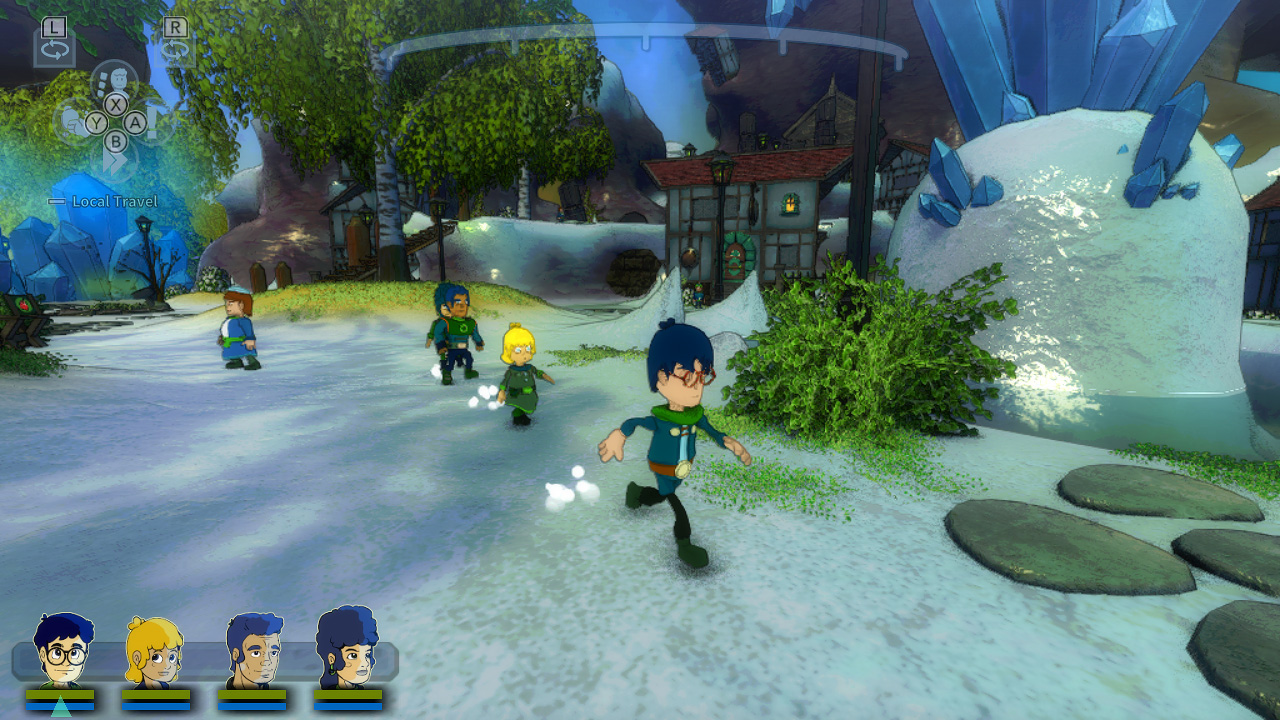1280x720 pixels.
Task: Select the X button prompt in the radial
Action: click(x=115, y=105)
